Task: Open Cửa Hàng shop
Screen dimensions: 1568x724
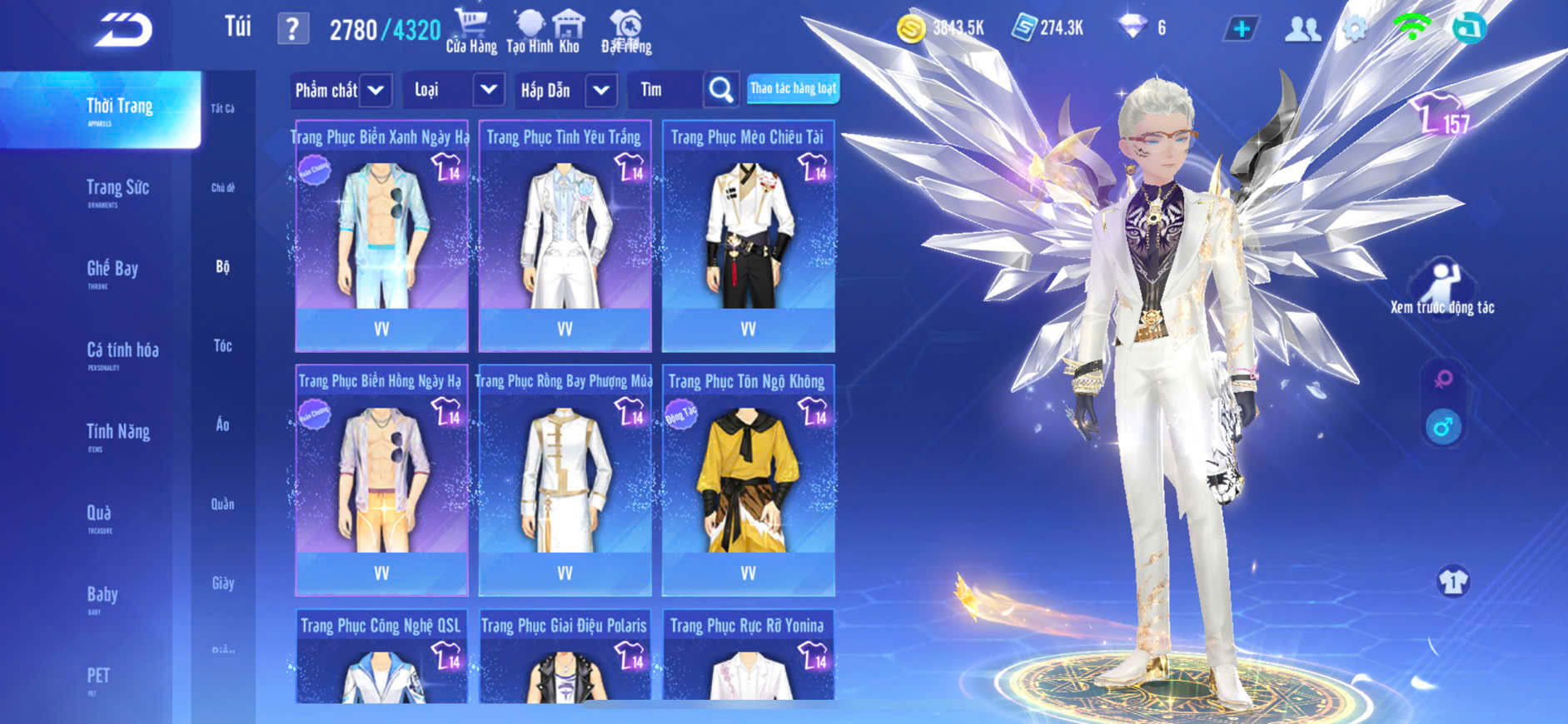Action: pos(471,32)
